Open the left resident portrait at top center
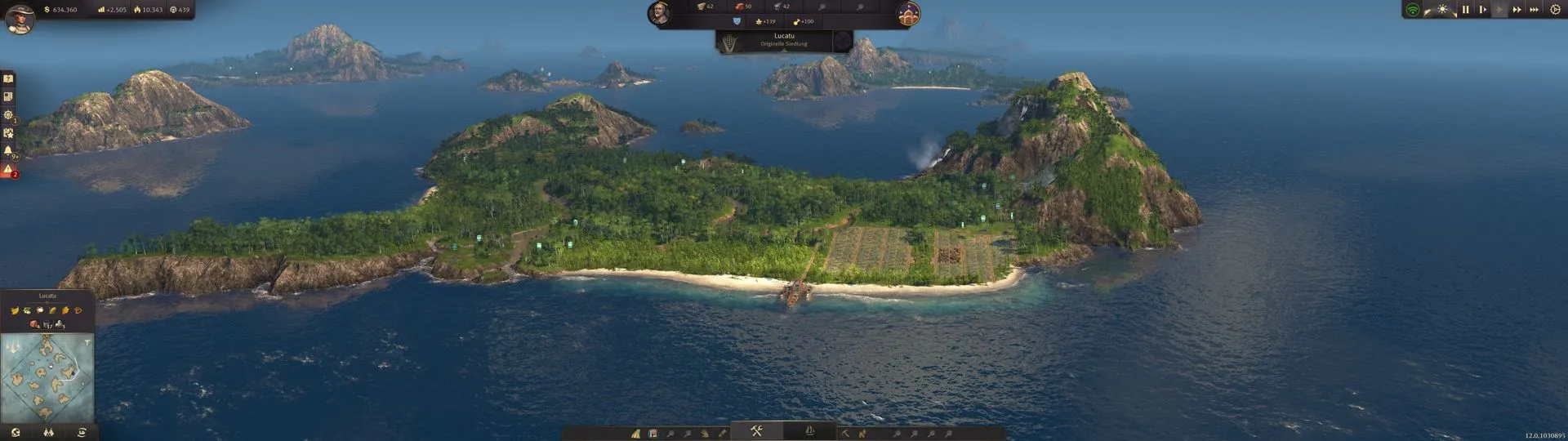Screen dimensions: 1568x441 point(659,13)
